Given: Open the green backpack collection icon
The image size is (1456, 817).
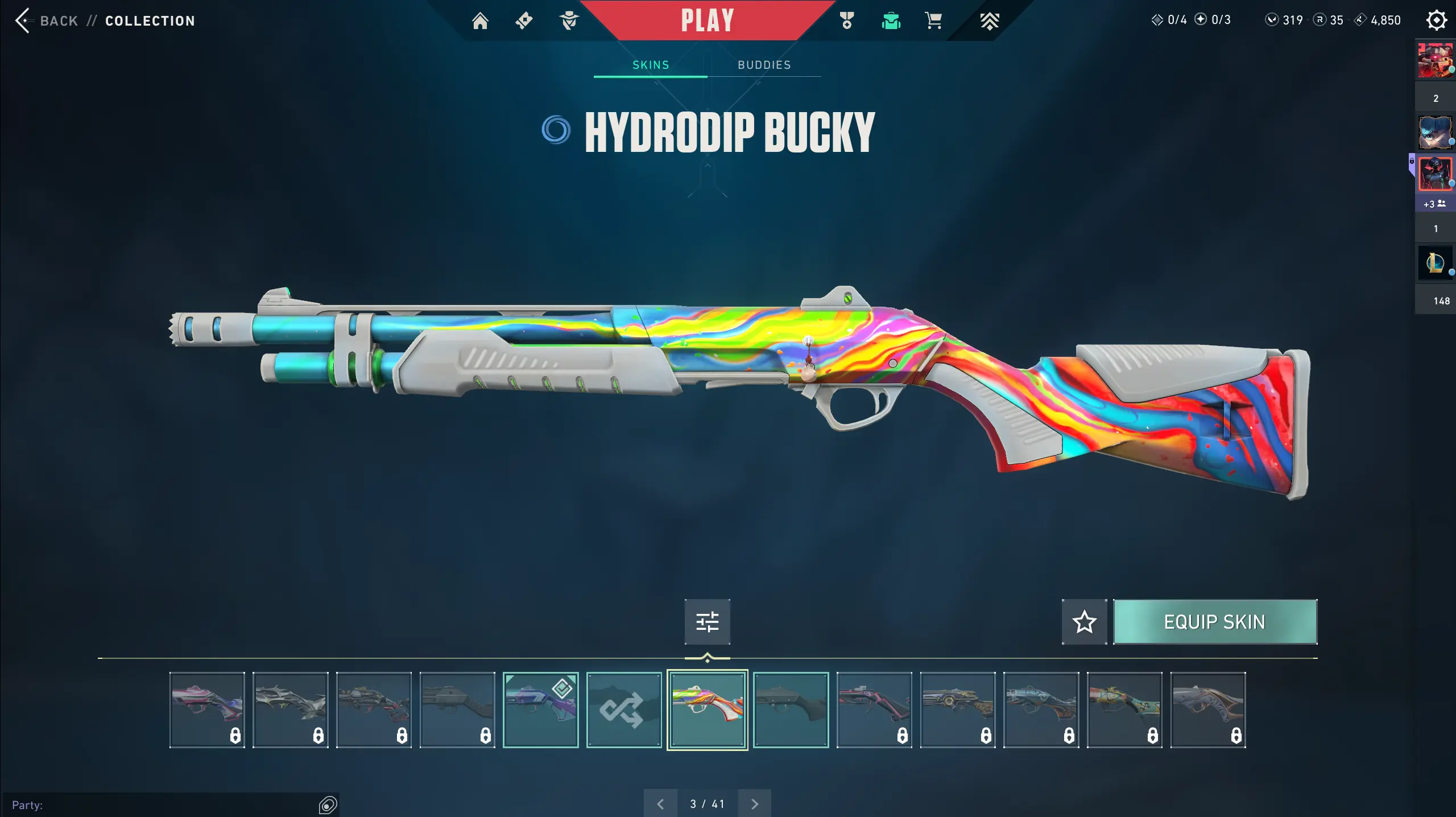Looking at the screenshot, I should coord(891,21).
